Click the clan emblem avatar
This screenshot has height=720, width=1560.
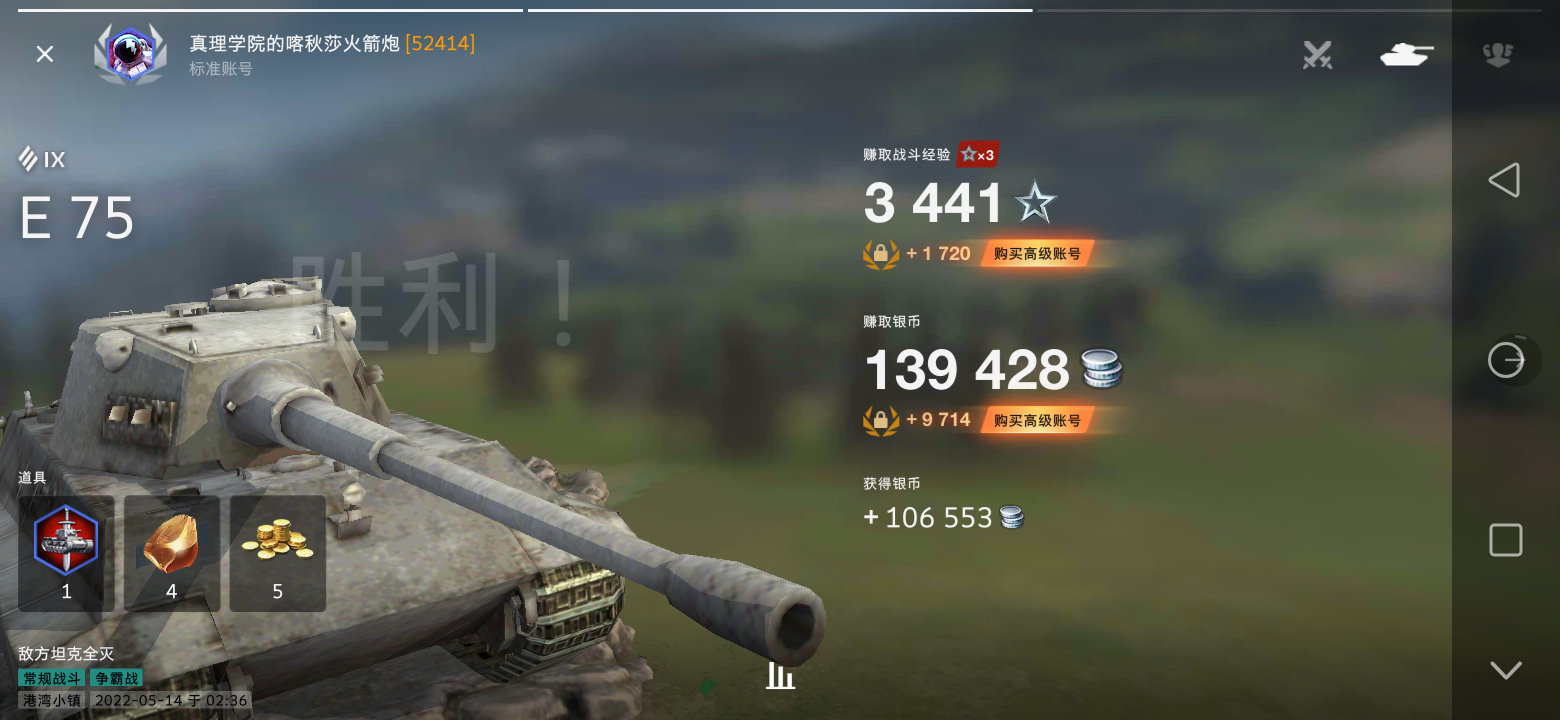130,54
